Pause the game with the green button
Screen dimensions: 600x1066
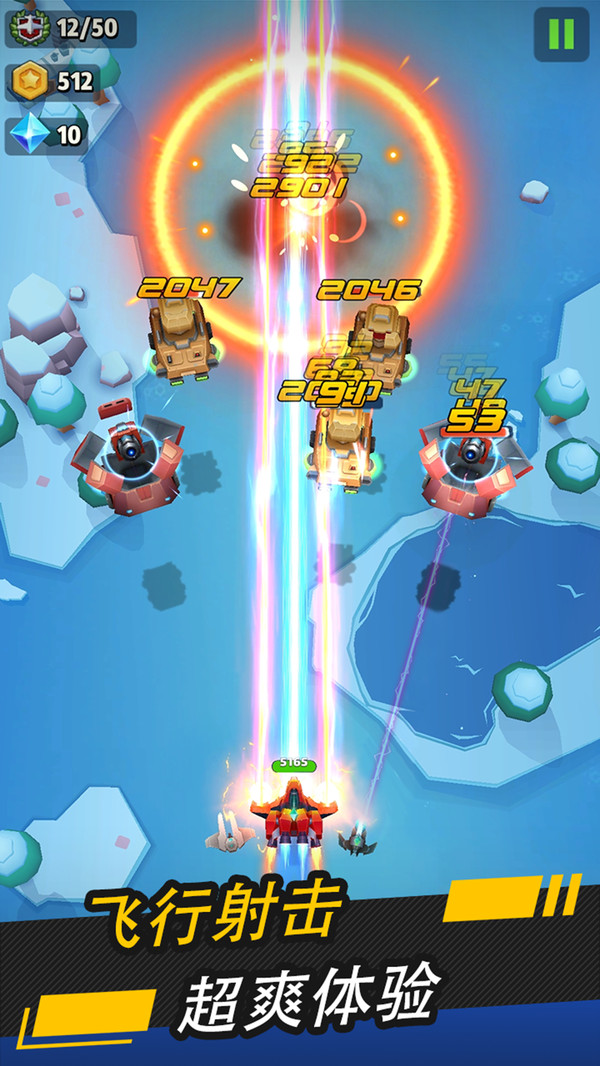[x=561, y=35]
